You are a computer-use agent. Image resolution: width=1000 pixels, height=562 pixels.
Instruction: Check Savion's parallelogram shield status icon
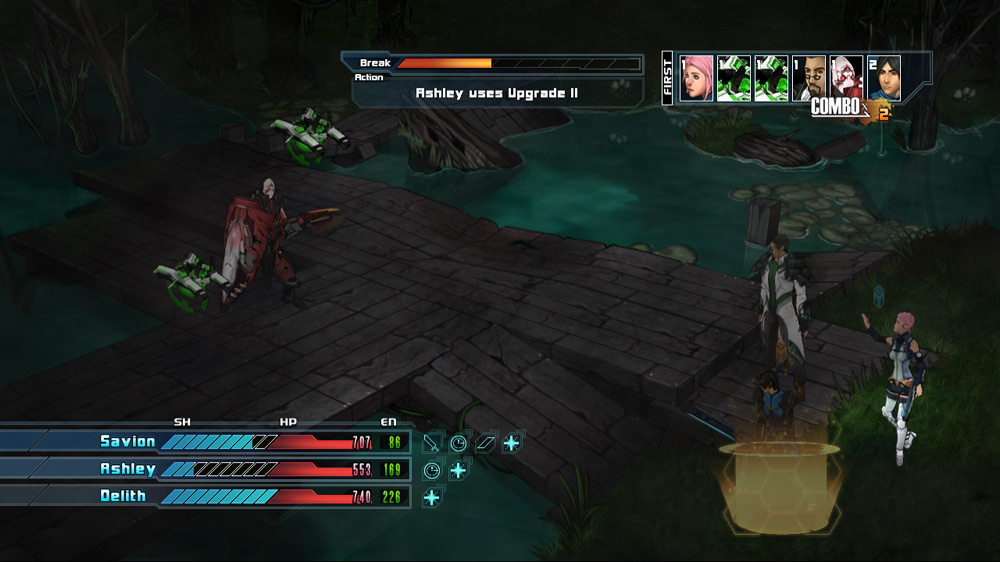(485, 442)
